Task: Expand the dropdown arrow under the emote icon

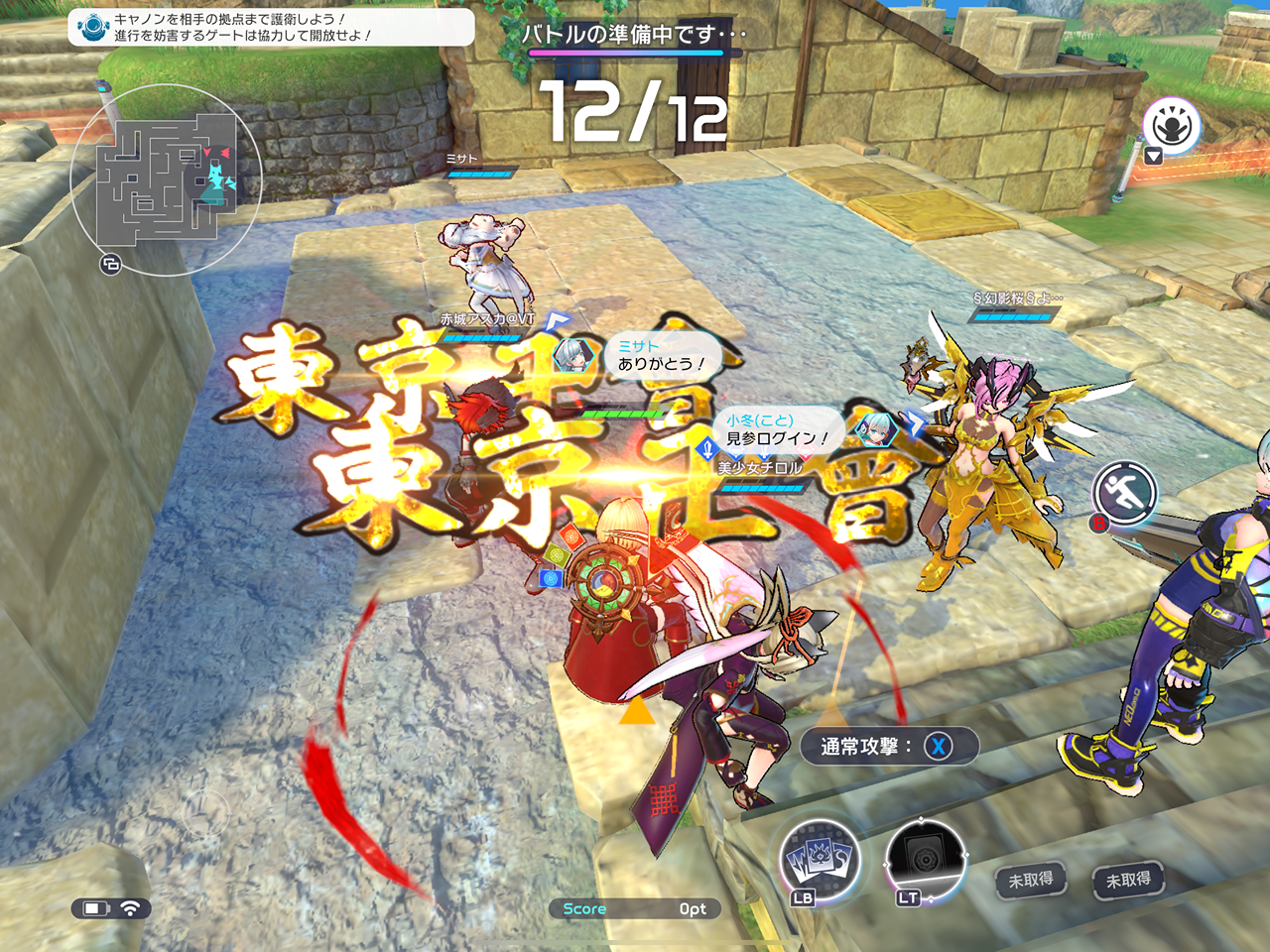Action: [1153, 157]
